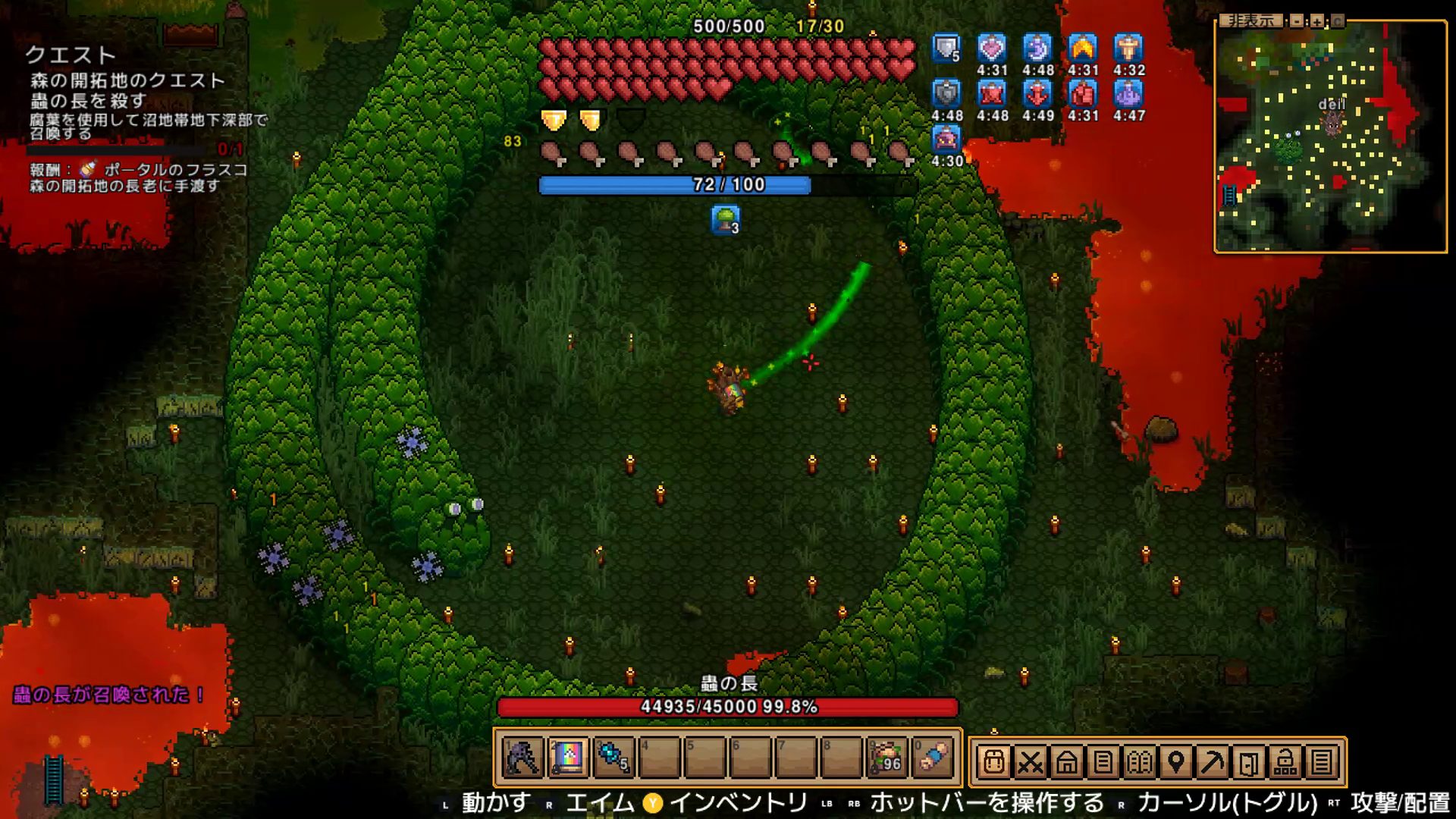
Task: Click the pickaxe toolbar button
Action: pyautogui.click(x=1212, y=761)
